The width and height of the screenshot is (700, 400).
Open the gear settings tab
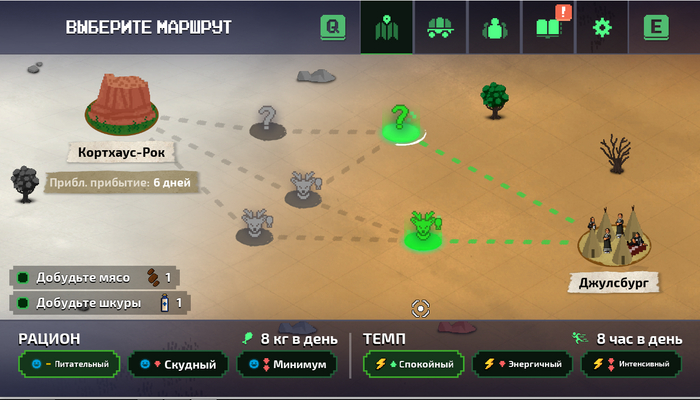(601, 27)
